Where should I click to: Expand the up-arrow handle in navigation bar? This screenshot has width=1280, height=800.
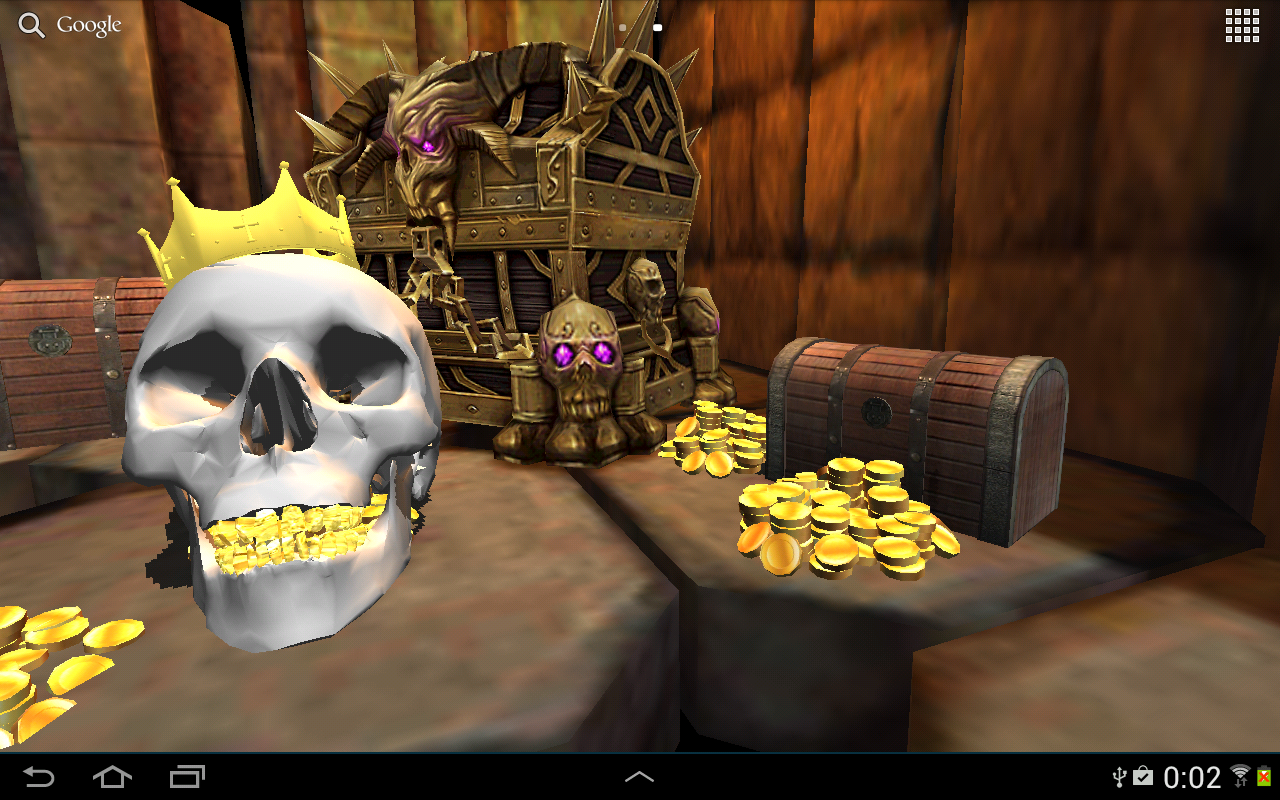pyautogui.click(x=639, y=776)
